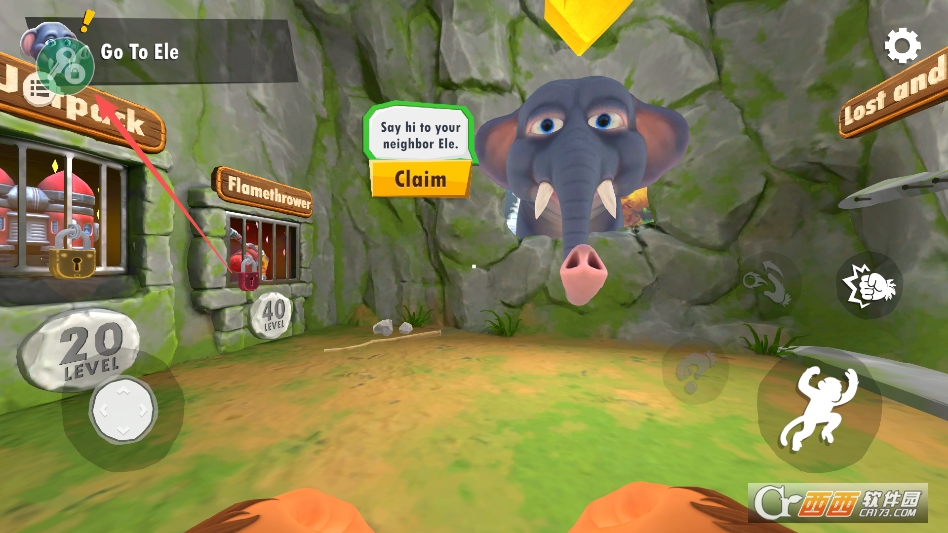Claim the Ele neighbor greeting reward
948x533 pixels.
click(420, 179)
